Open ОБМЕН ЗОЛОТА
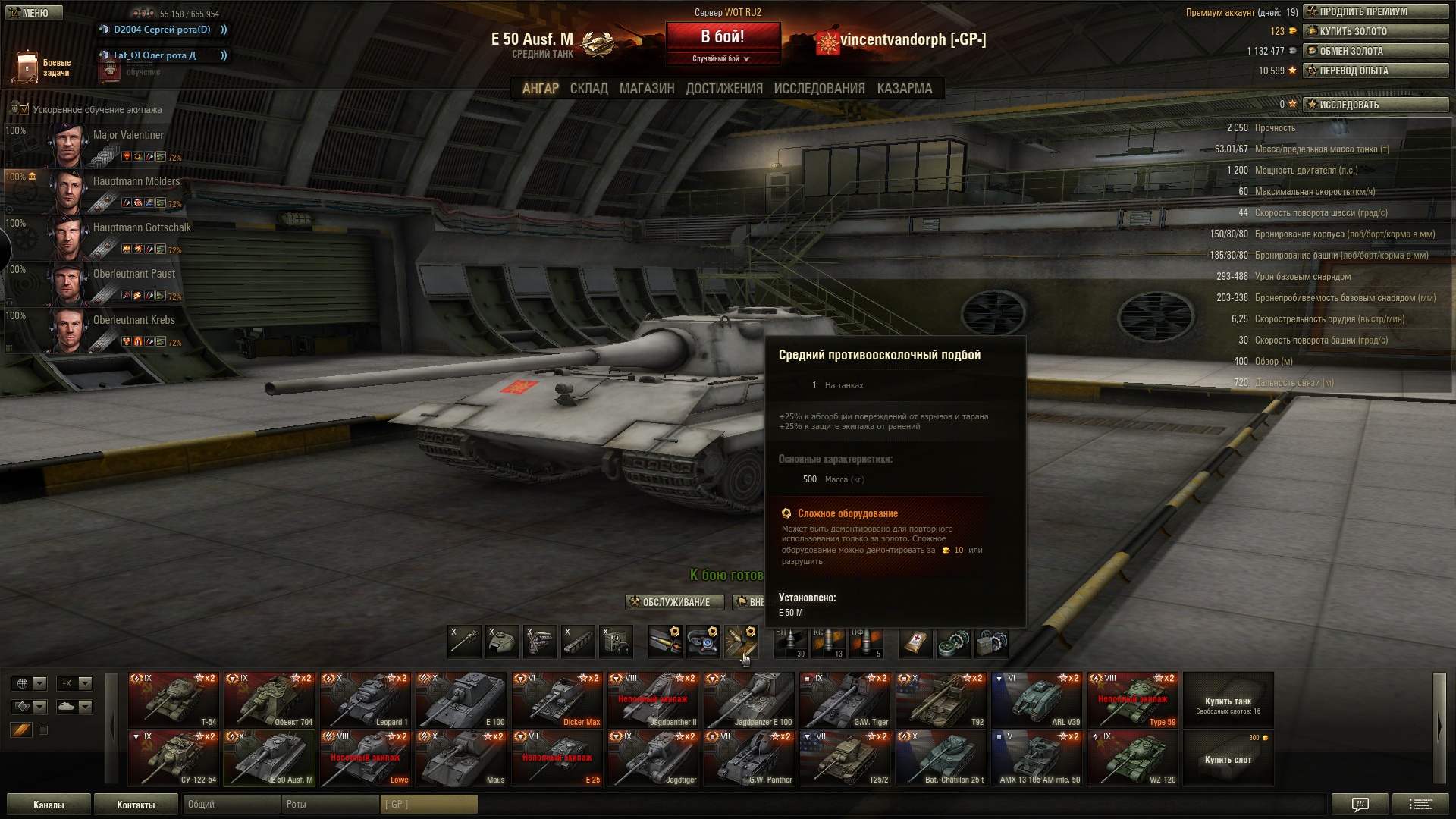1456x819 pixels. 1376,51
